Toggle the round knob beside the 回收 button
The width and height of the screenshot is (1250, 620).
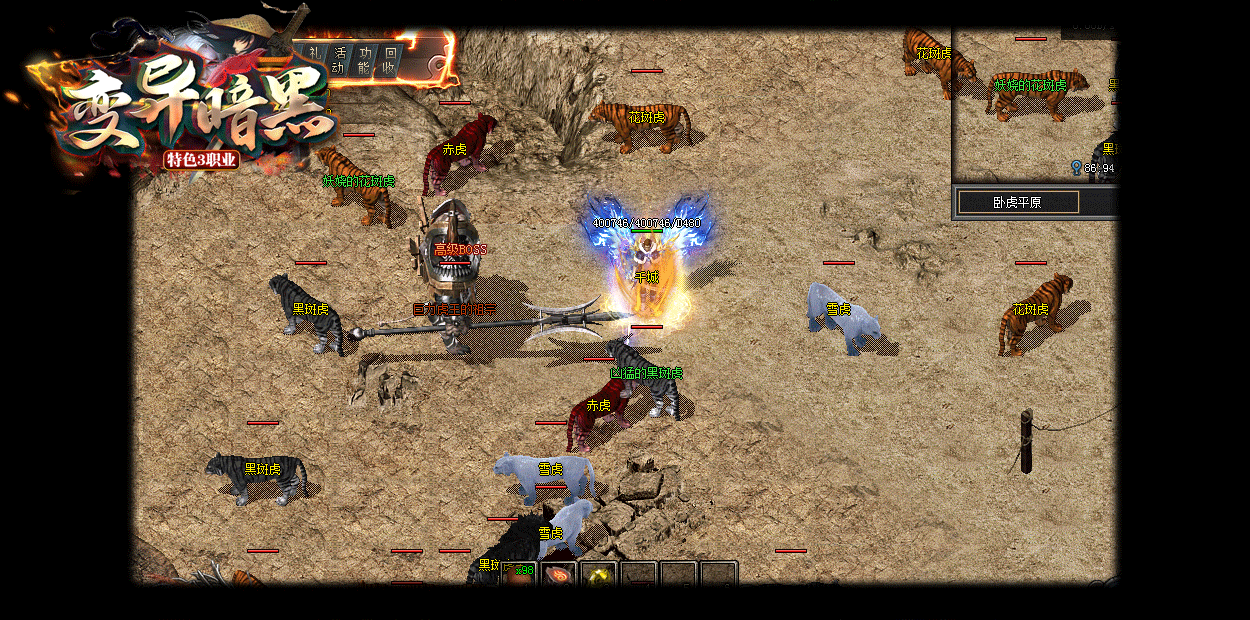[437, 64]
